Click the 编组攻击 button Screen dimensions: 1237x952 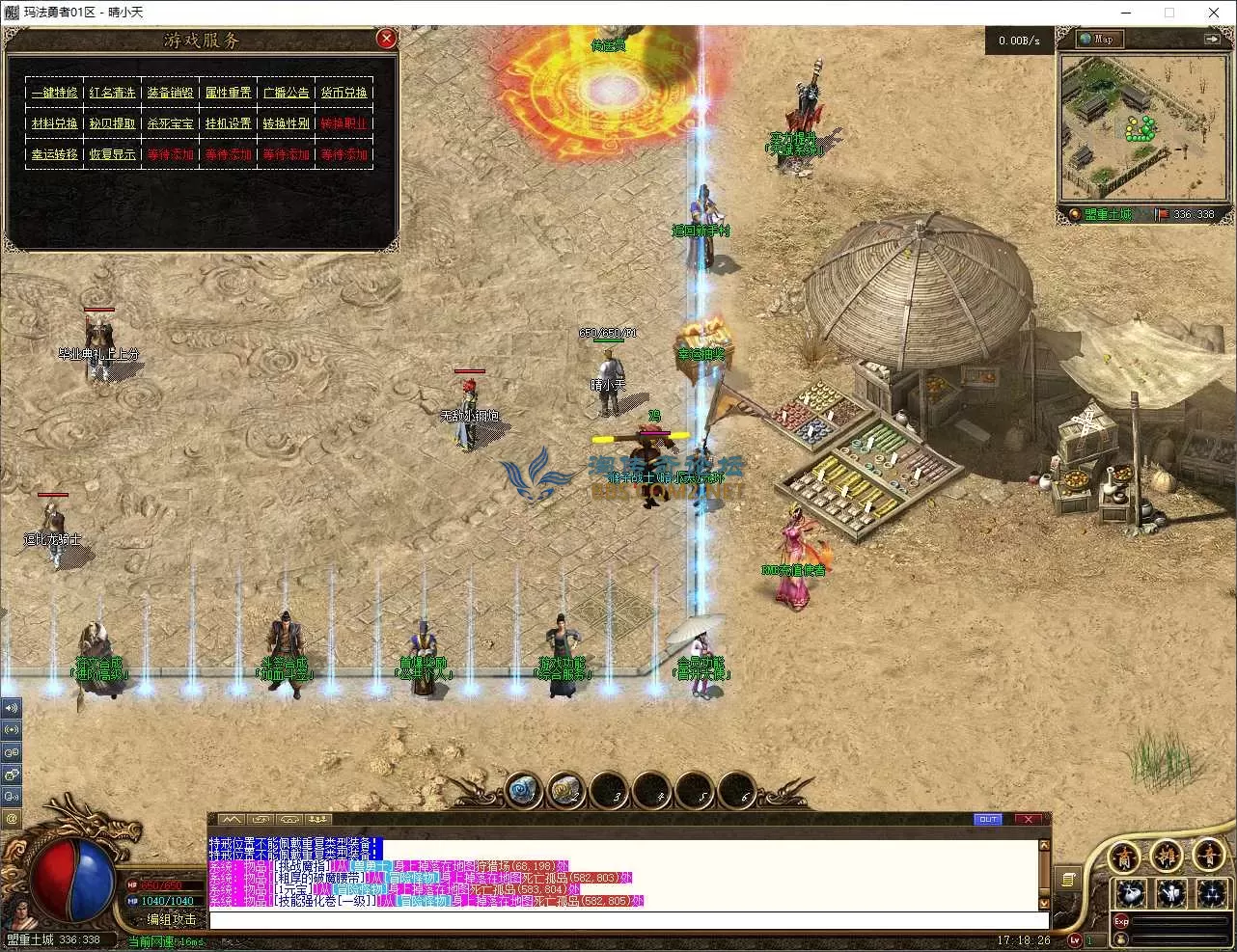point(171,919)
